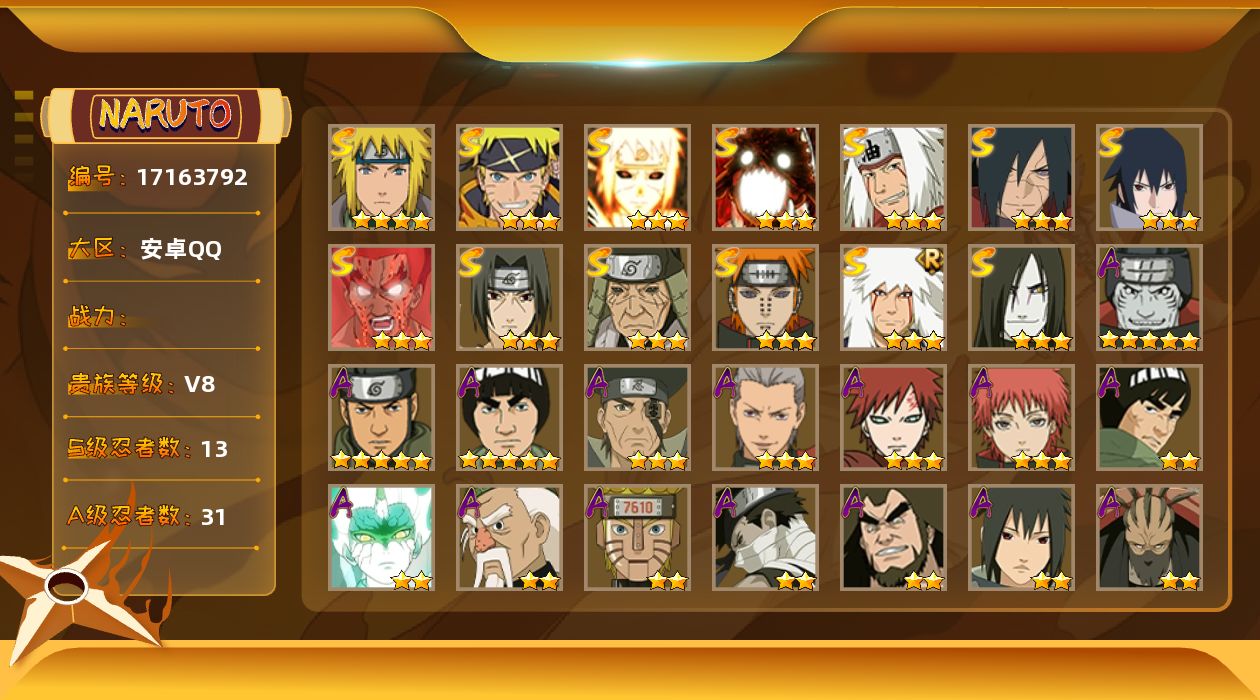Select the blond Minato portrait
The height and width of the screenshot is (700, 1260).
click(x=381, y=177)
